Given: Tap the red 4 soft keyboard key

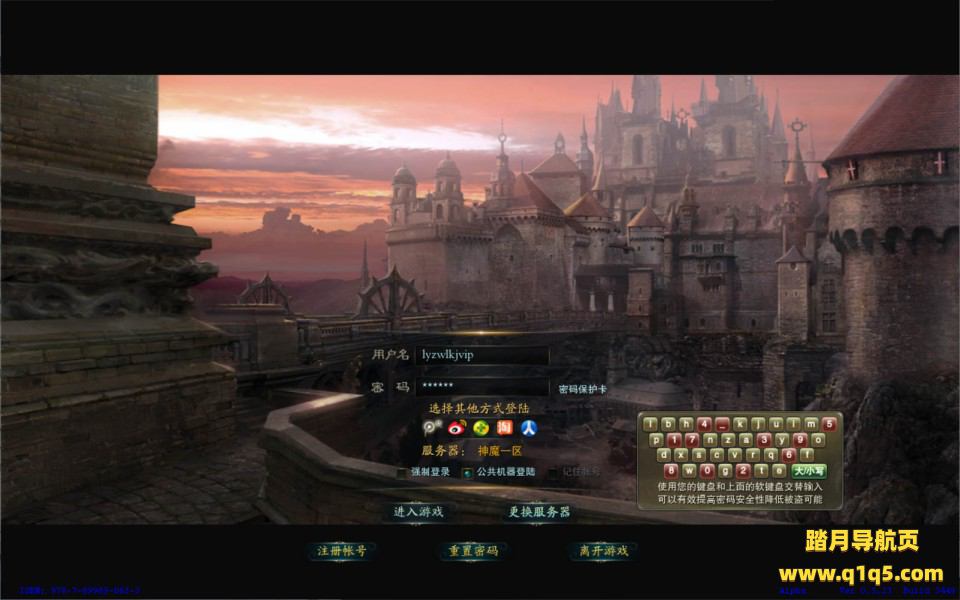Looking at the screenshot, I should (x=704, y=424).
